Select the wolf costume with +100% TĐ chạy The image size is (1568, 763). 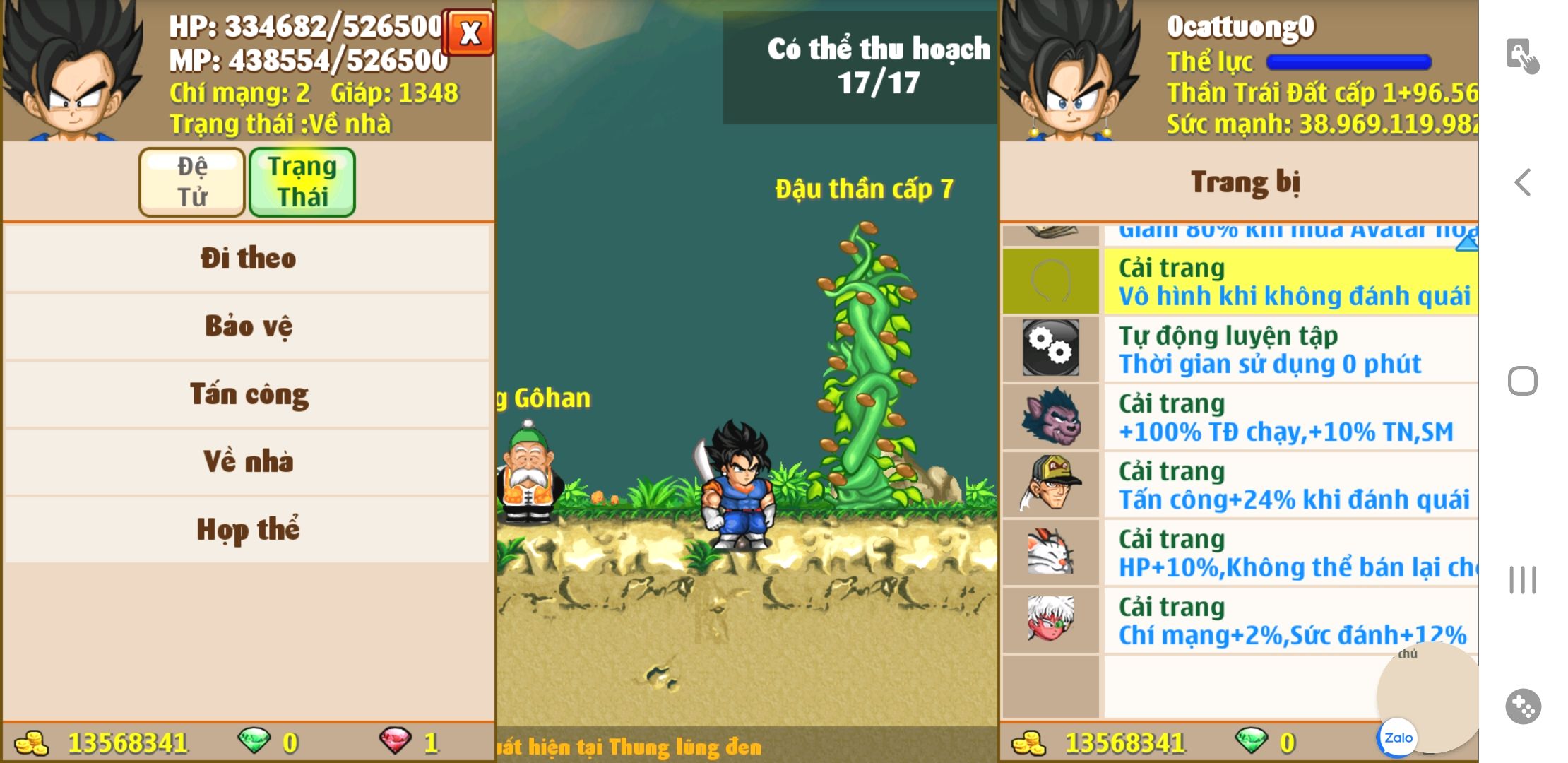click(x=1240, y=417)
